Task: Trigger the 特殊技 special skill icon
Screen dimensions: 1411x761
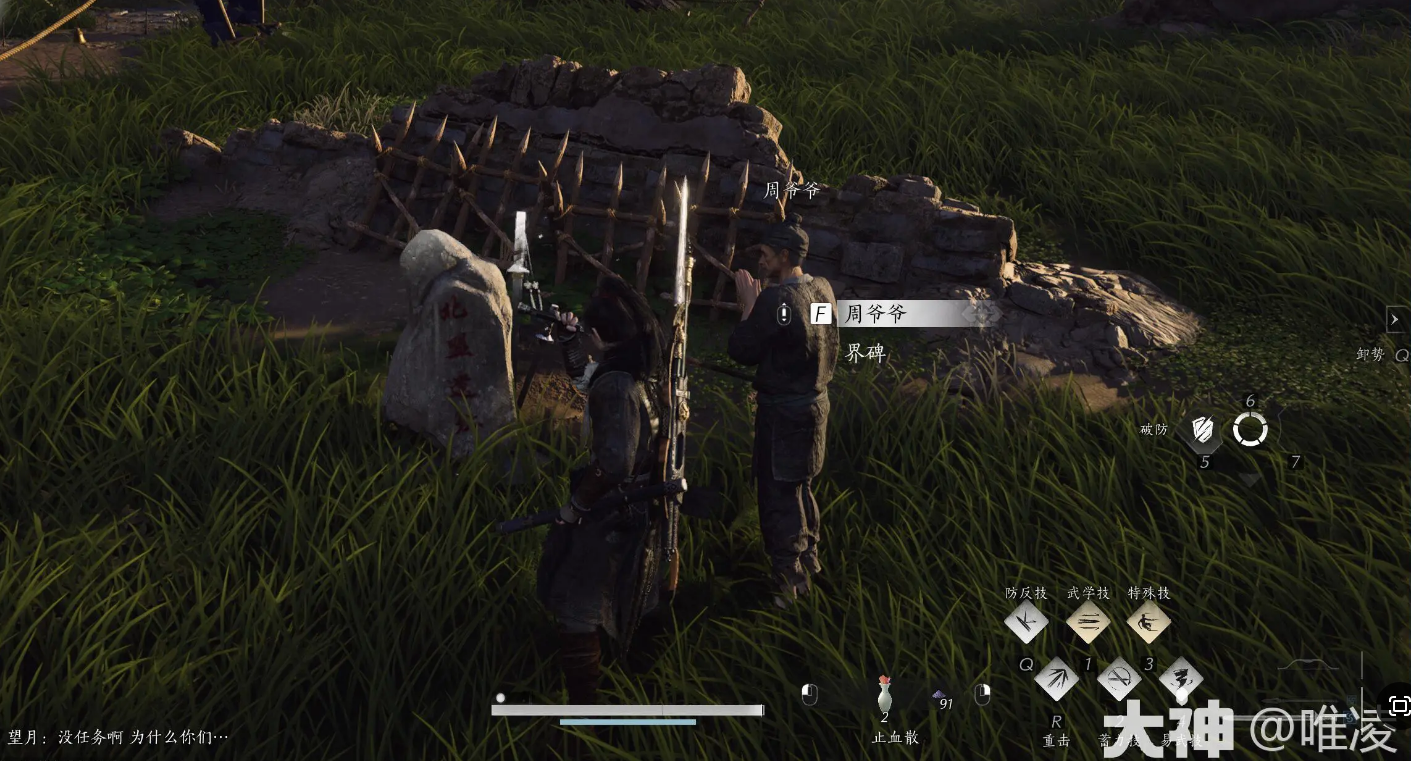Action: pos(1149,623)
